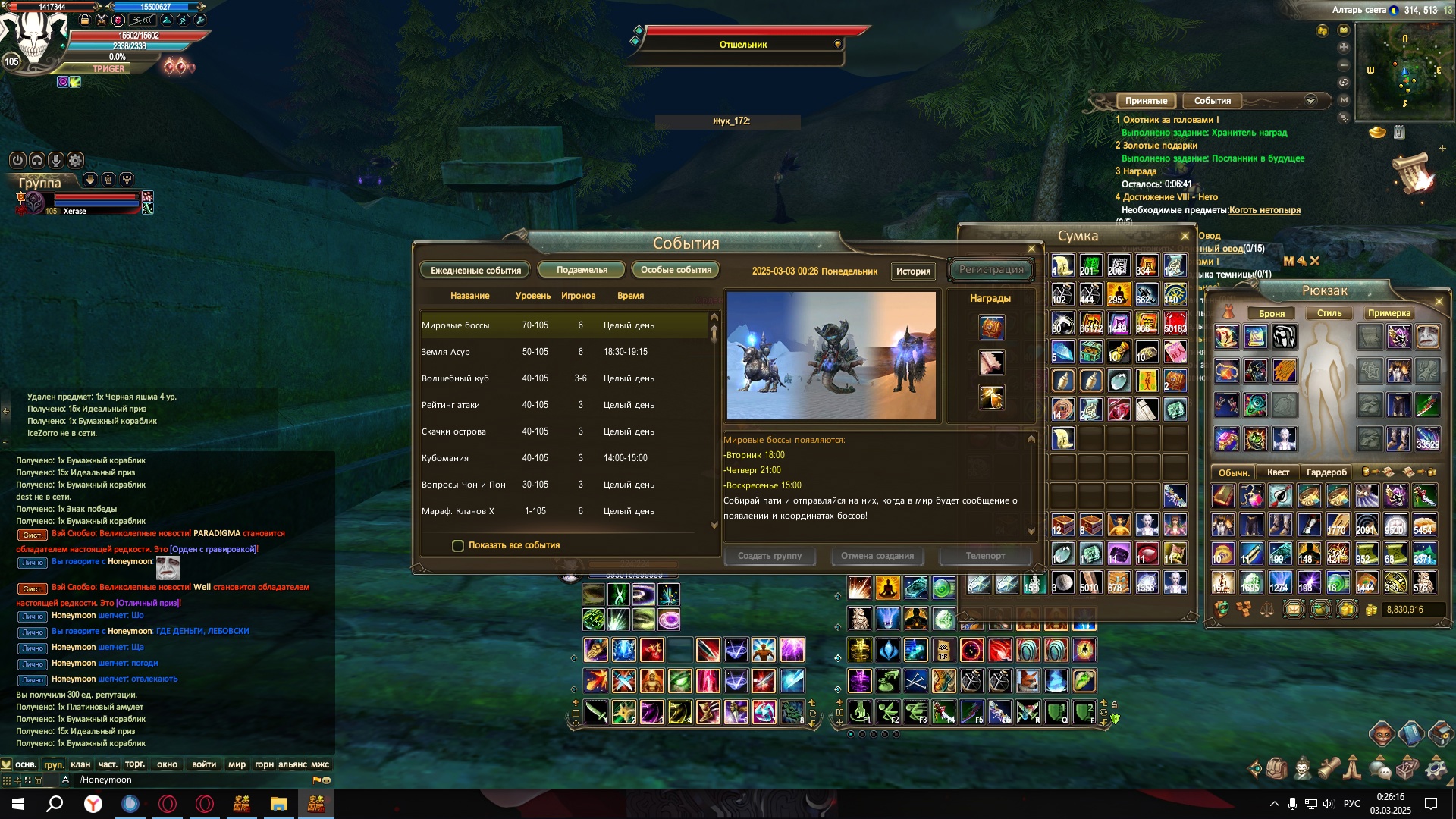Switch chat to the клан channel
This screenshot has width=1456, height=819.
pyautogui.click(x=80, y=764)
